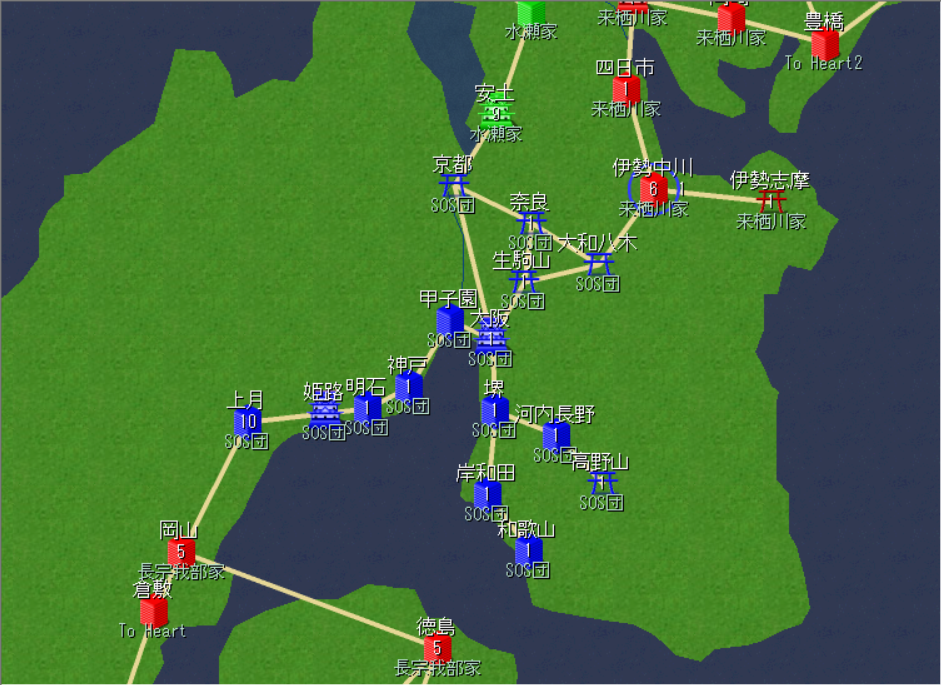The image size is (941, 685).
Task: Select the 姫路 castle marker
Action: (324, 413)
